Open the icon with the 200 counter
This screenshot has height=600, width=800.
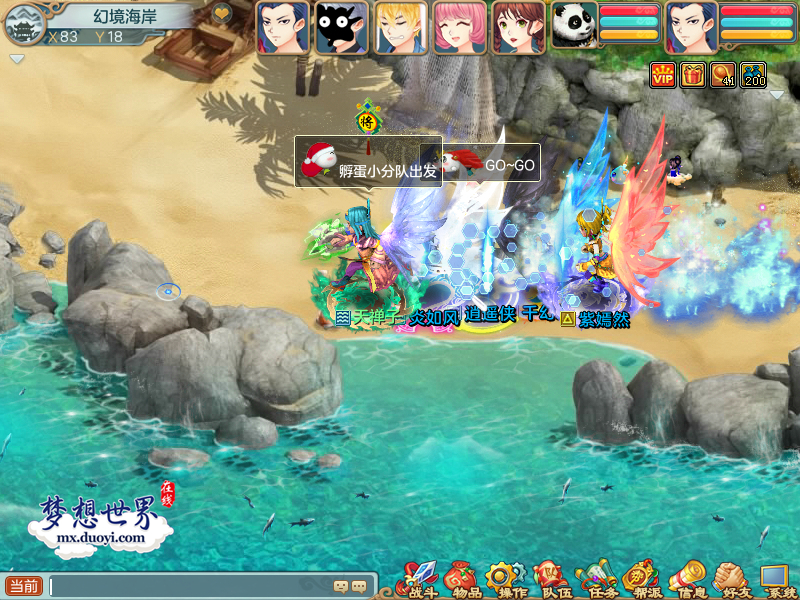click(754, 74)
